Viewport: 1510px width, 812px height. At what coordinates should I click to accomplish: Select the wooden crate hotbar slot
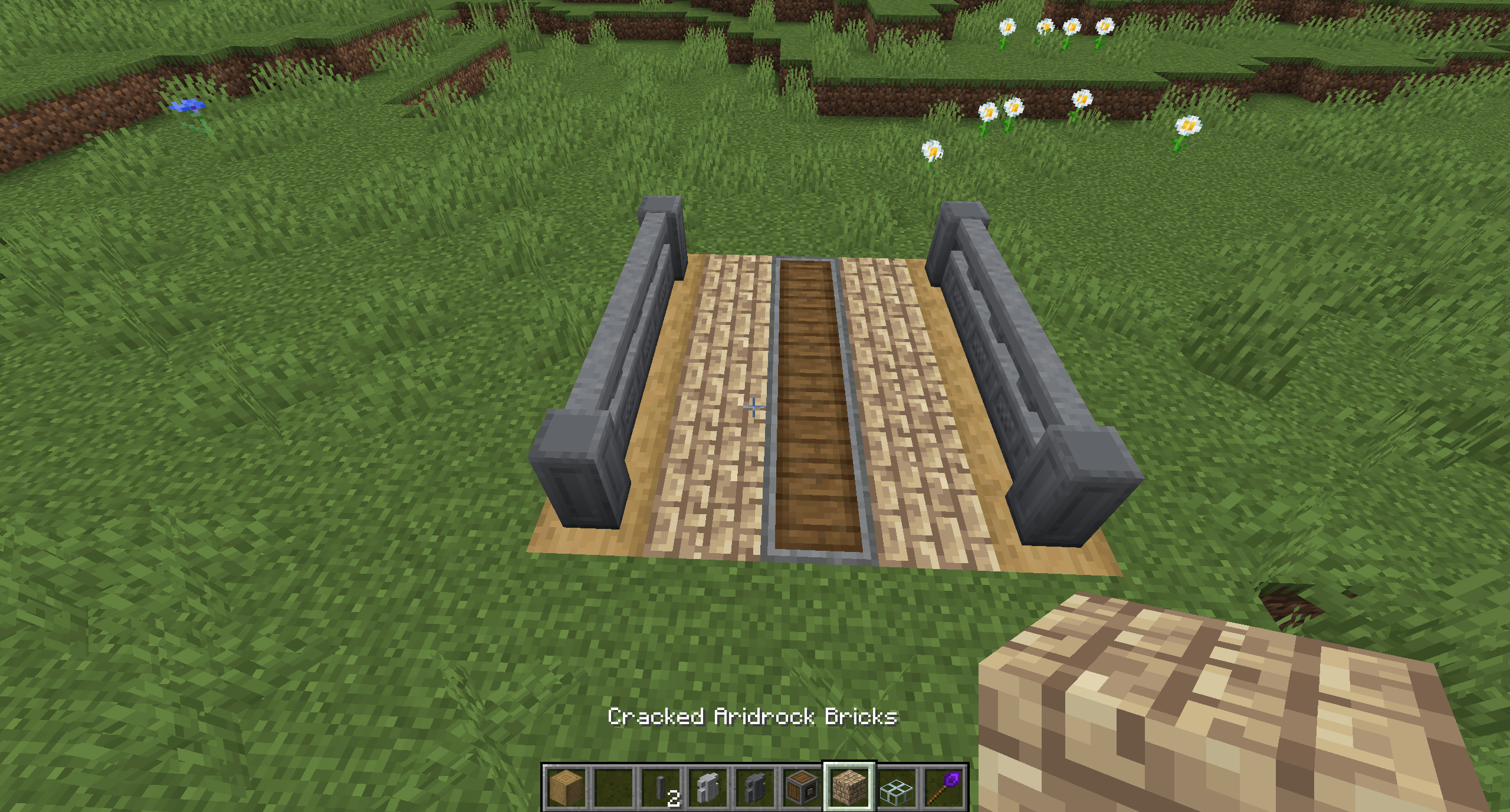click(x=802, y=787)
